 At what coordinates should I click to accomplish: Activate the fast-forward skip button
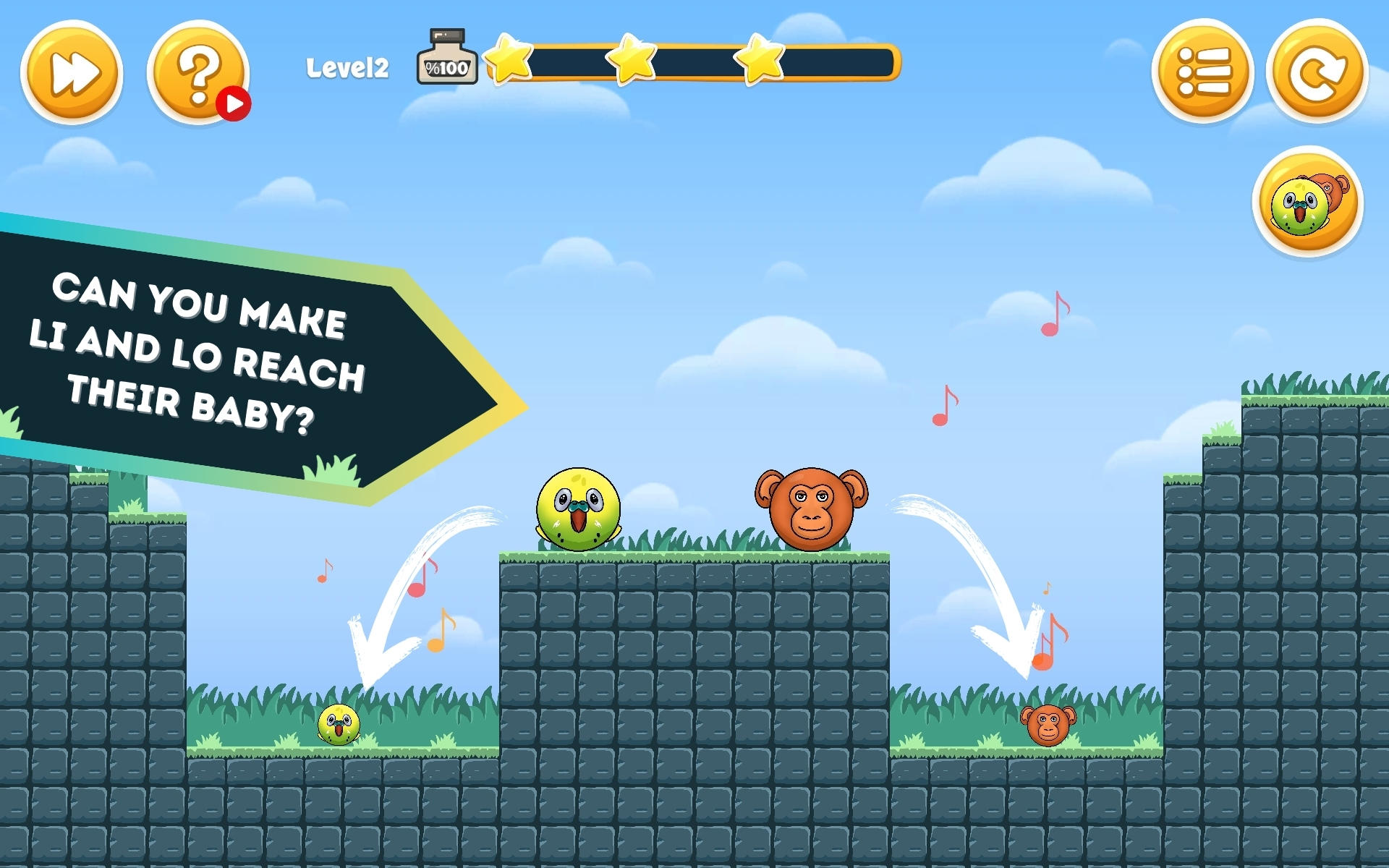coord(72,72)
